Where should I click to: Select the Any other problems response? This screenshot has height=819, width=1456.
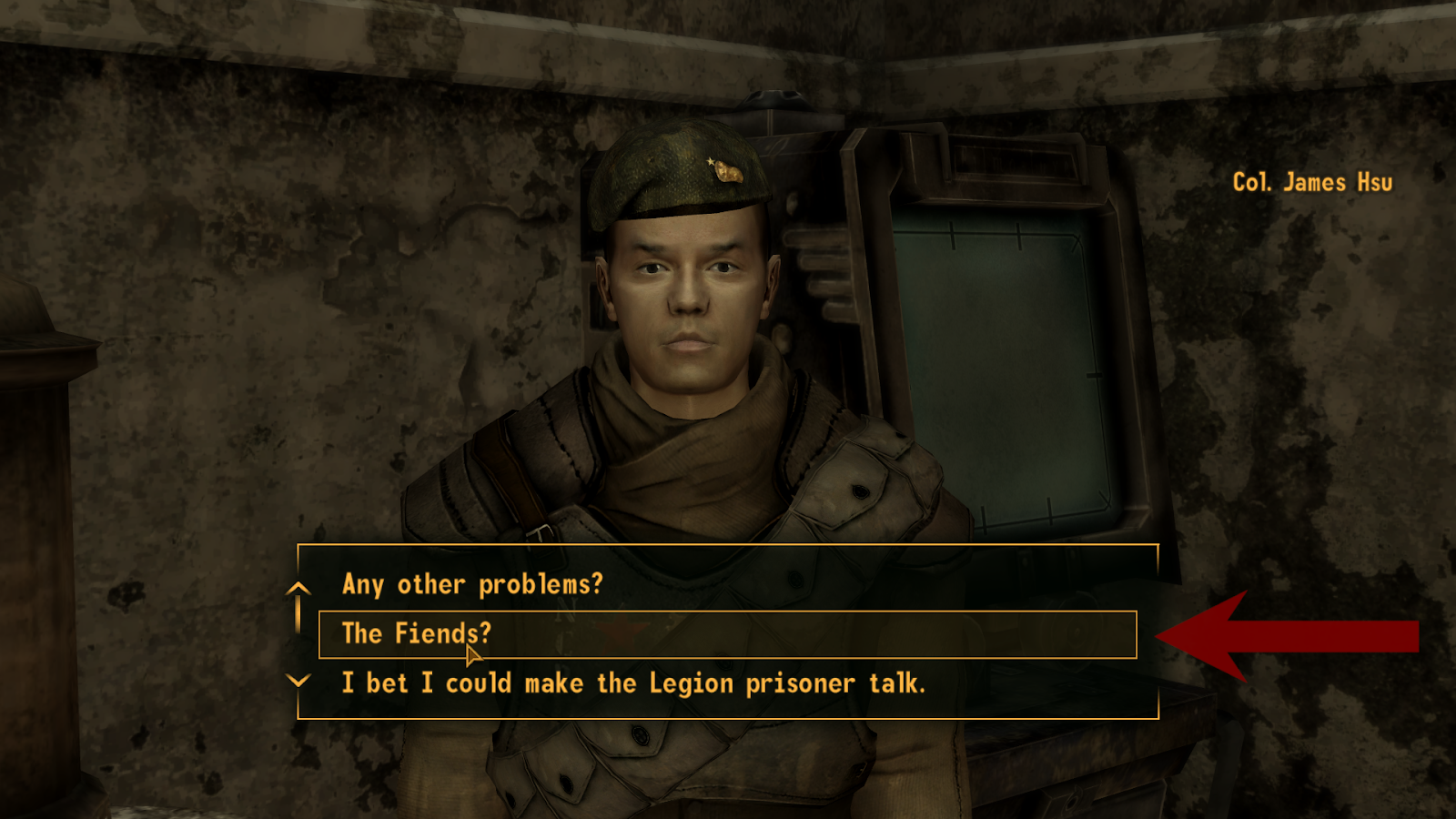click(x=473, y=585)
